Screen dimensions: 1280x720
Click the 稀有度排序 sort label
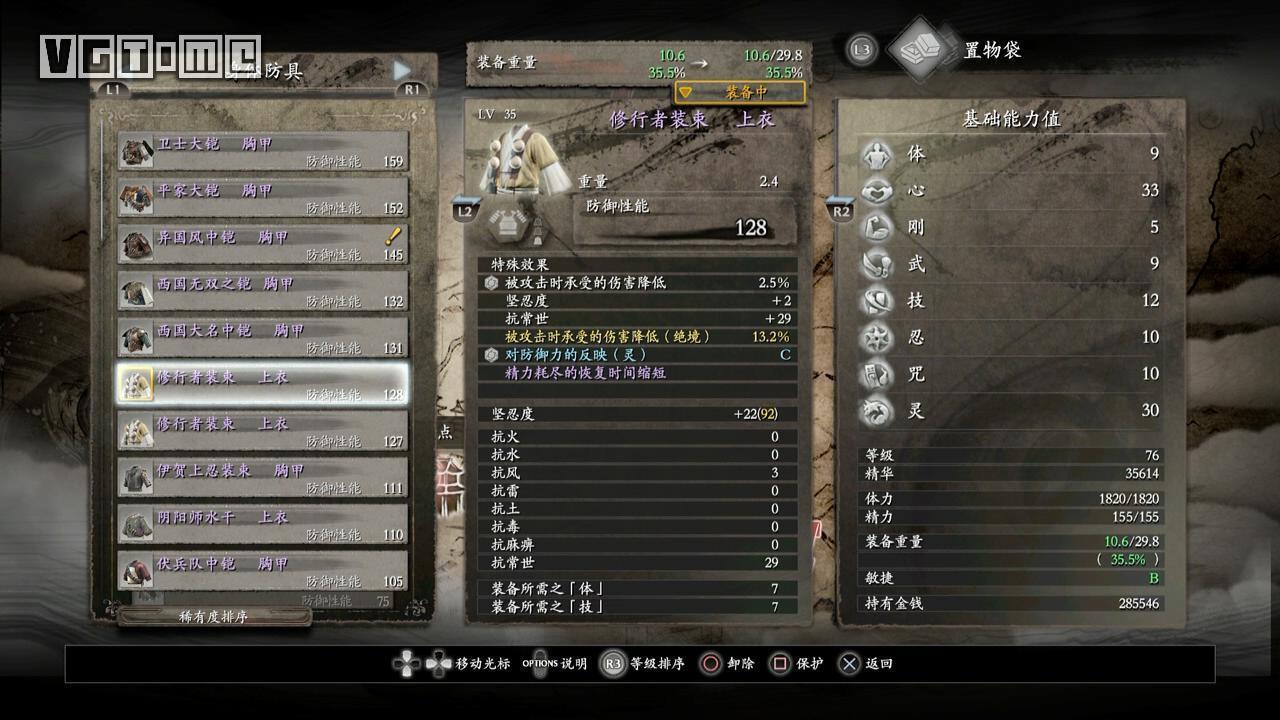212,617
